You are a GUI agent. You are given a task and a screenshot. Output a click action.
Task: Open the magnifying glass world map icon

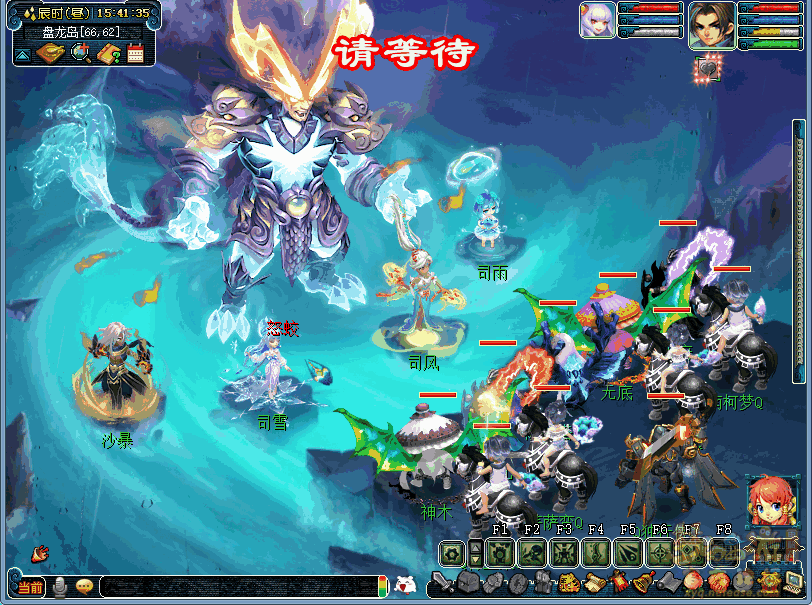tap(80, 52)
